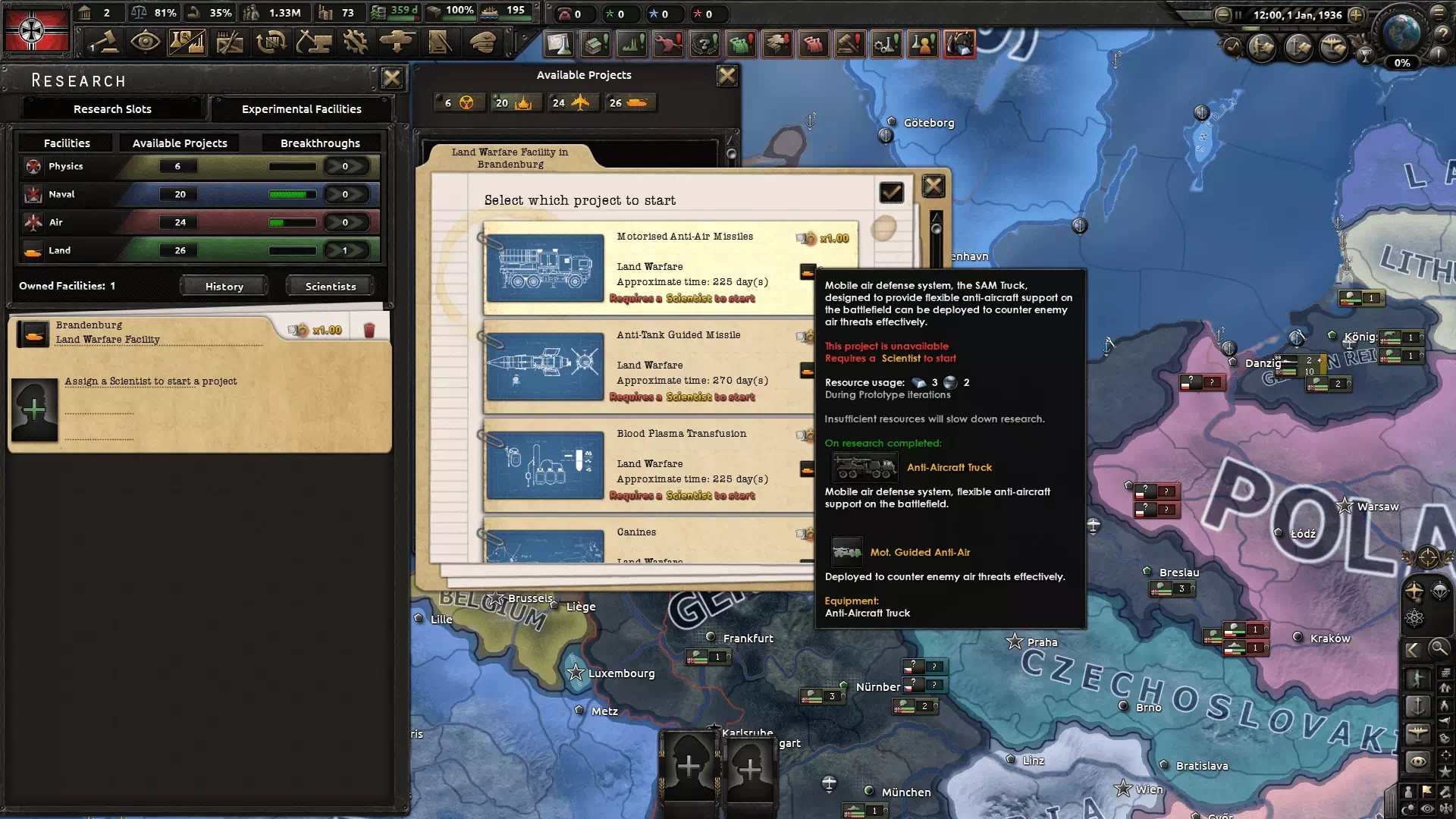Close the Research panel
The width and height of the screenshot is (1456, 819).
[391, 78]
